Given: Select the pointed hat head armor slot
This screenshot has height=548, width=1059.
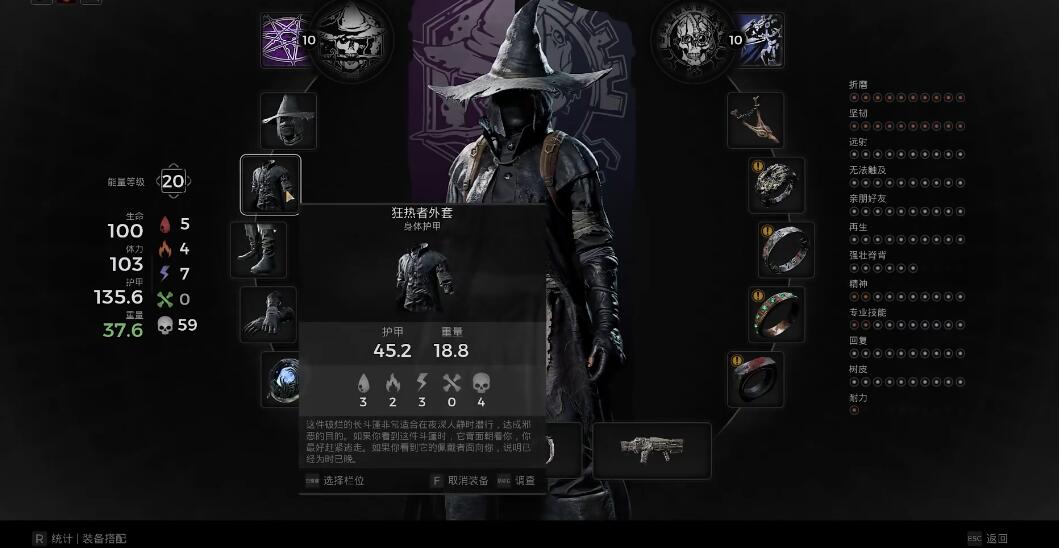Looking at the screenshot, I should pyautogui.click(x=288, y=121).
